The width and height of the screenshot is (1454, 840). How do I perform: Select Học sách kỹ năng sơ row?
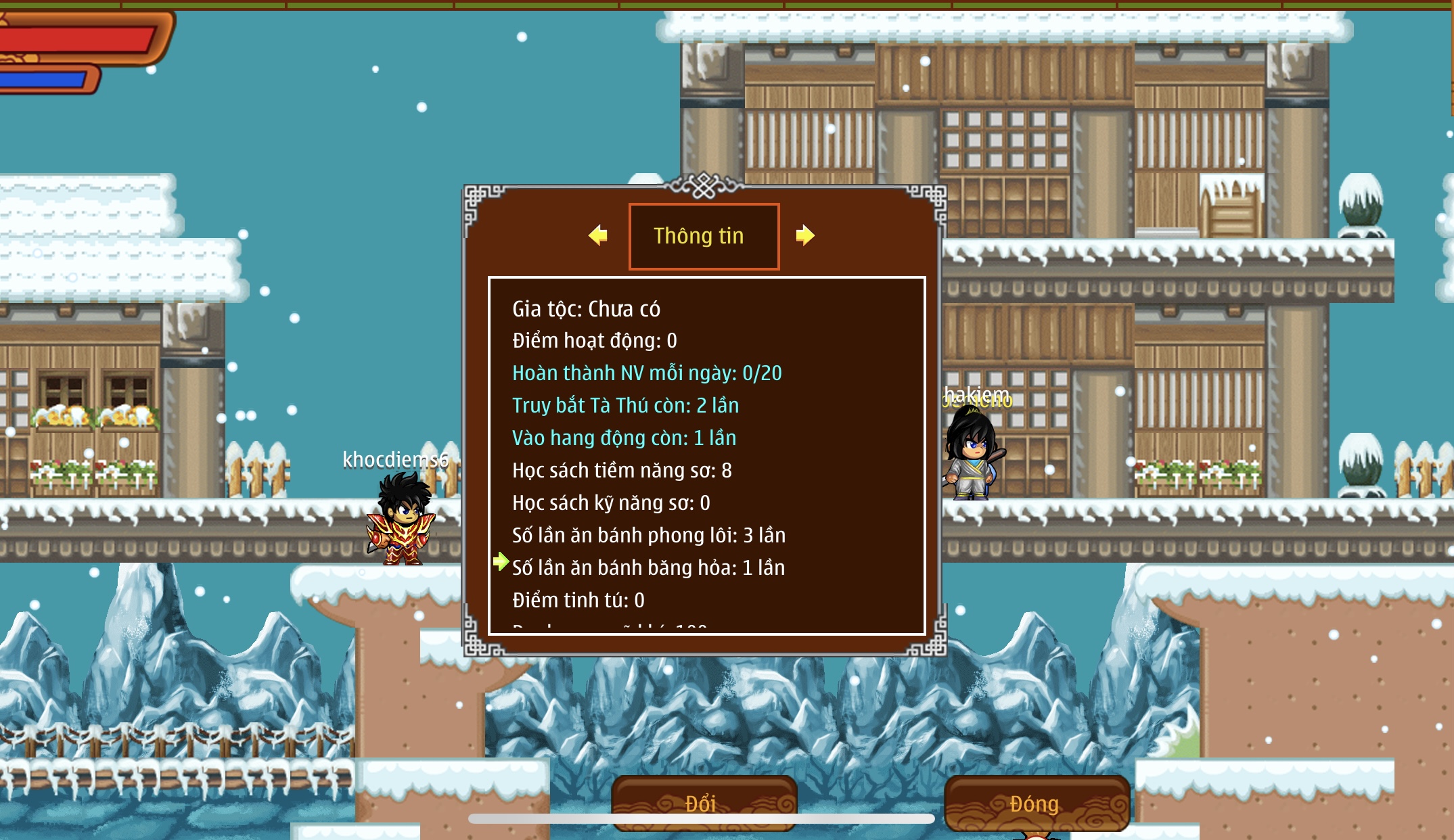pyautogui.click(x=611, y=503)
